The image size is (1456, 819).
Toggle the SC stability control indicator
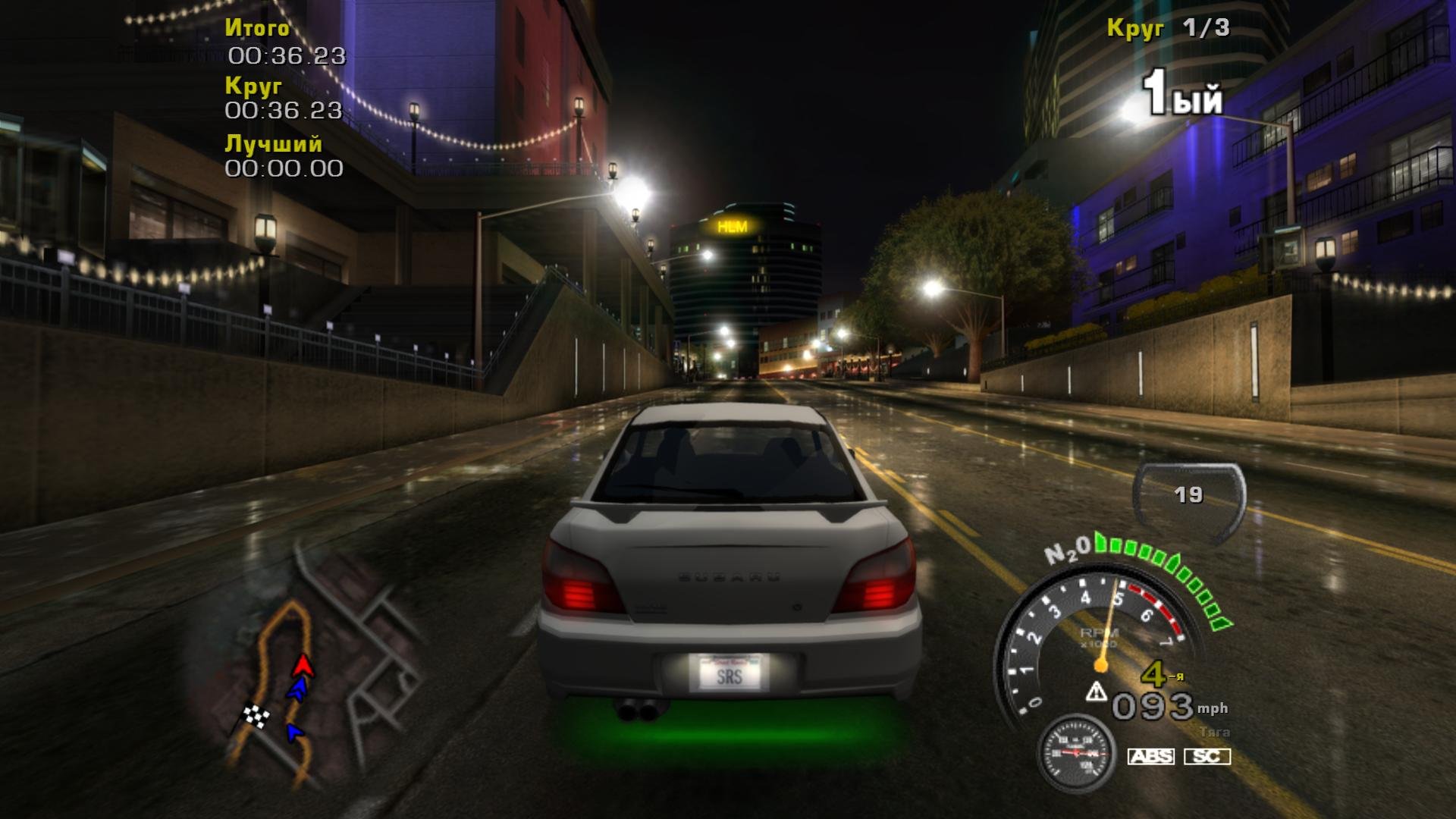(x=1207, y=756)
